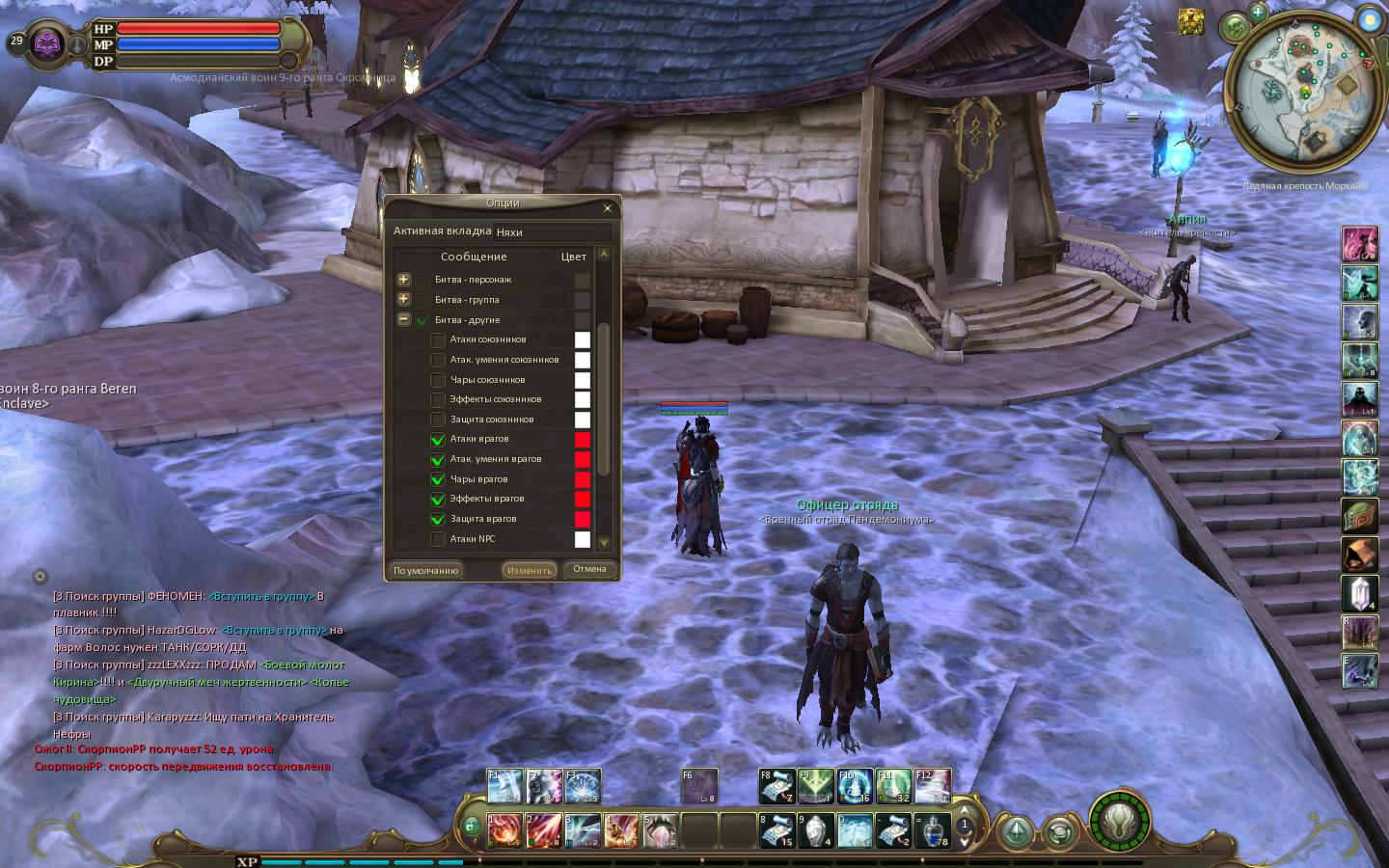Follow the Вступить в группу link from ФЕНОМЕН
The width and height of the screenshot is (1389, 868).
pyautogui.click(x=260, y=597)
